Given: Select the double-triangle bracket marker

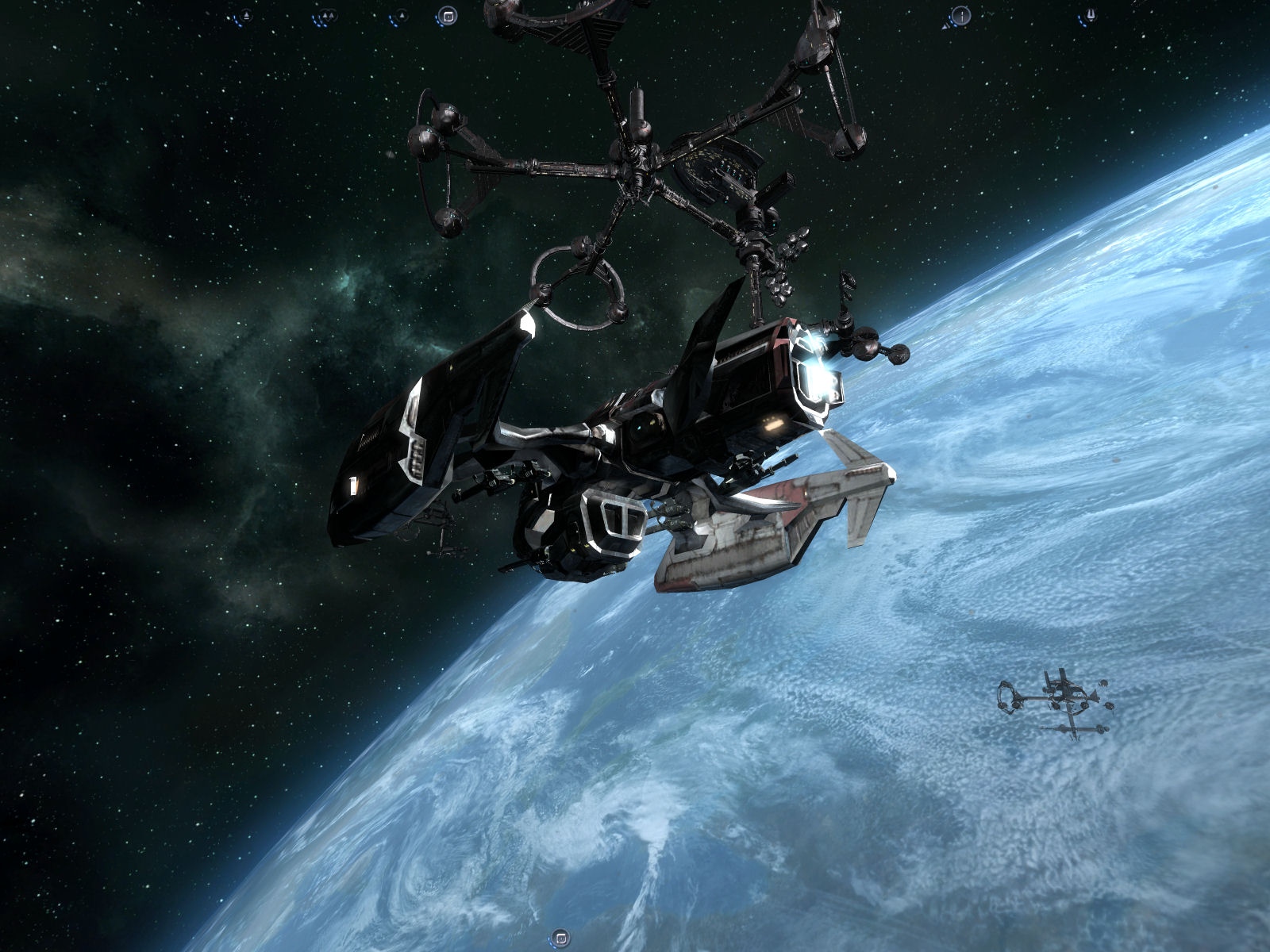Looking at the screenshot, I should (x=326, y=15).
